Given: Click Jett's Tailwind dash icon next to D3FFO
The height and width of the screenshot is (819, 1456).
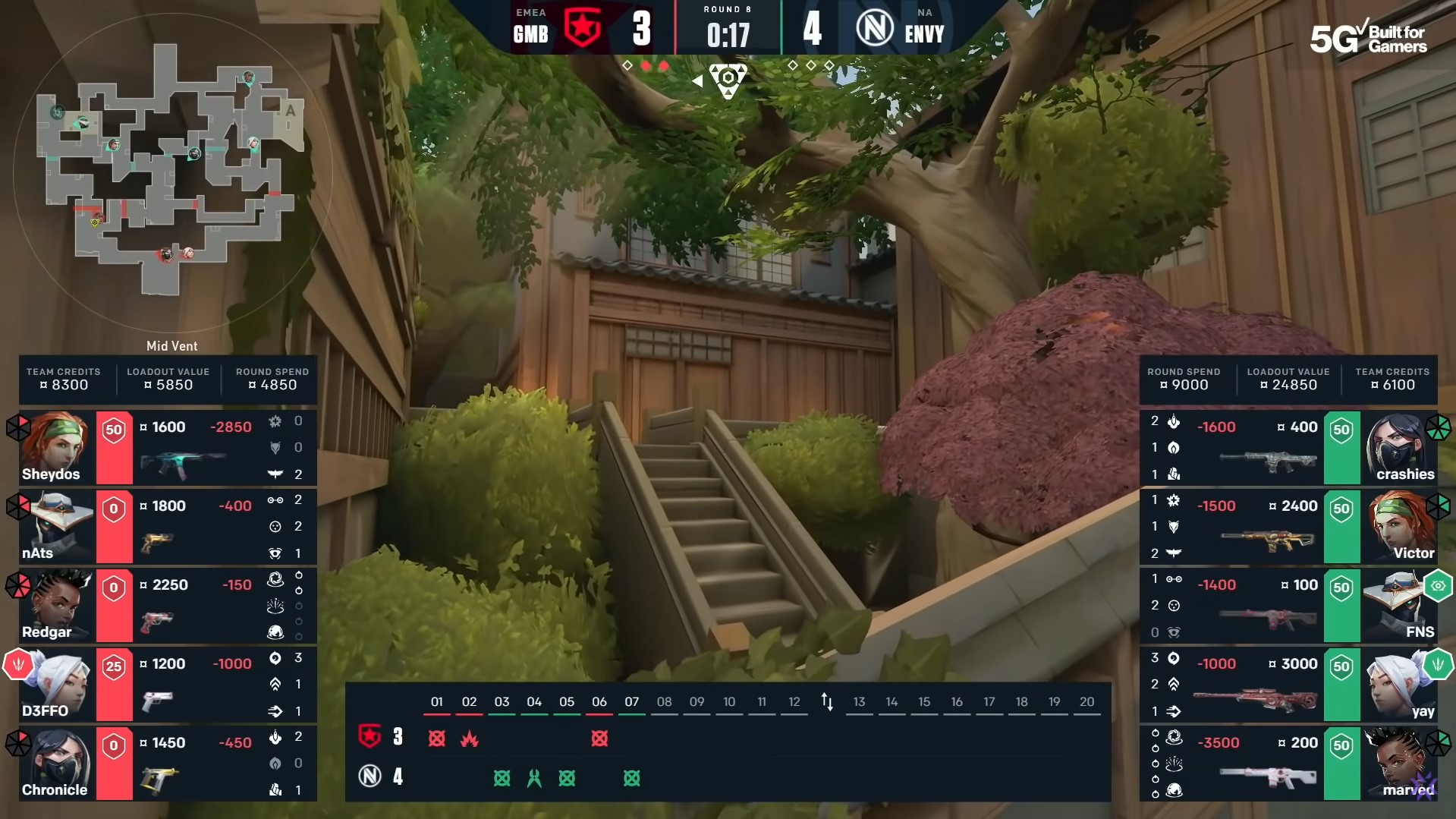Looking at the screenshot, I should [x=276, y=712].
